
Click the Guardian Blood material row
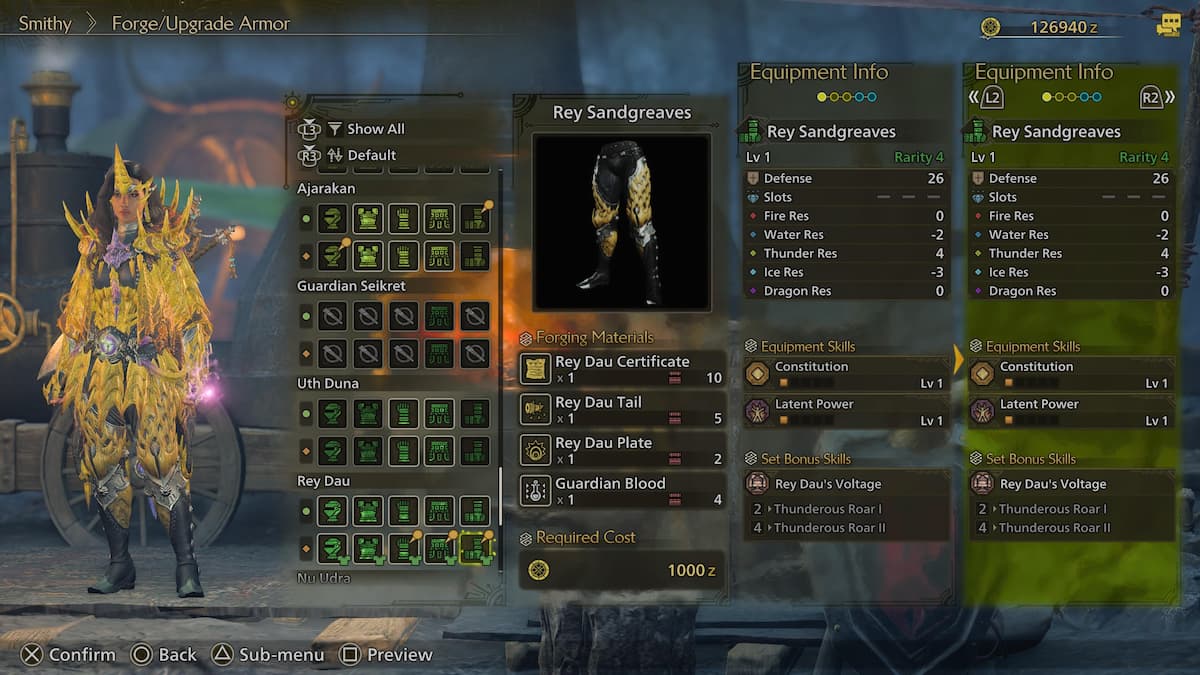tap(622, 491)
